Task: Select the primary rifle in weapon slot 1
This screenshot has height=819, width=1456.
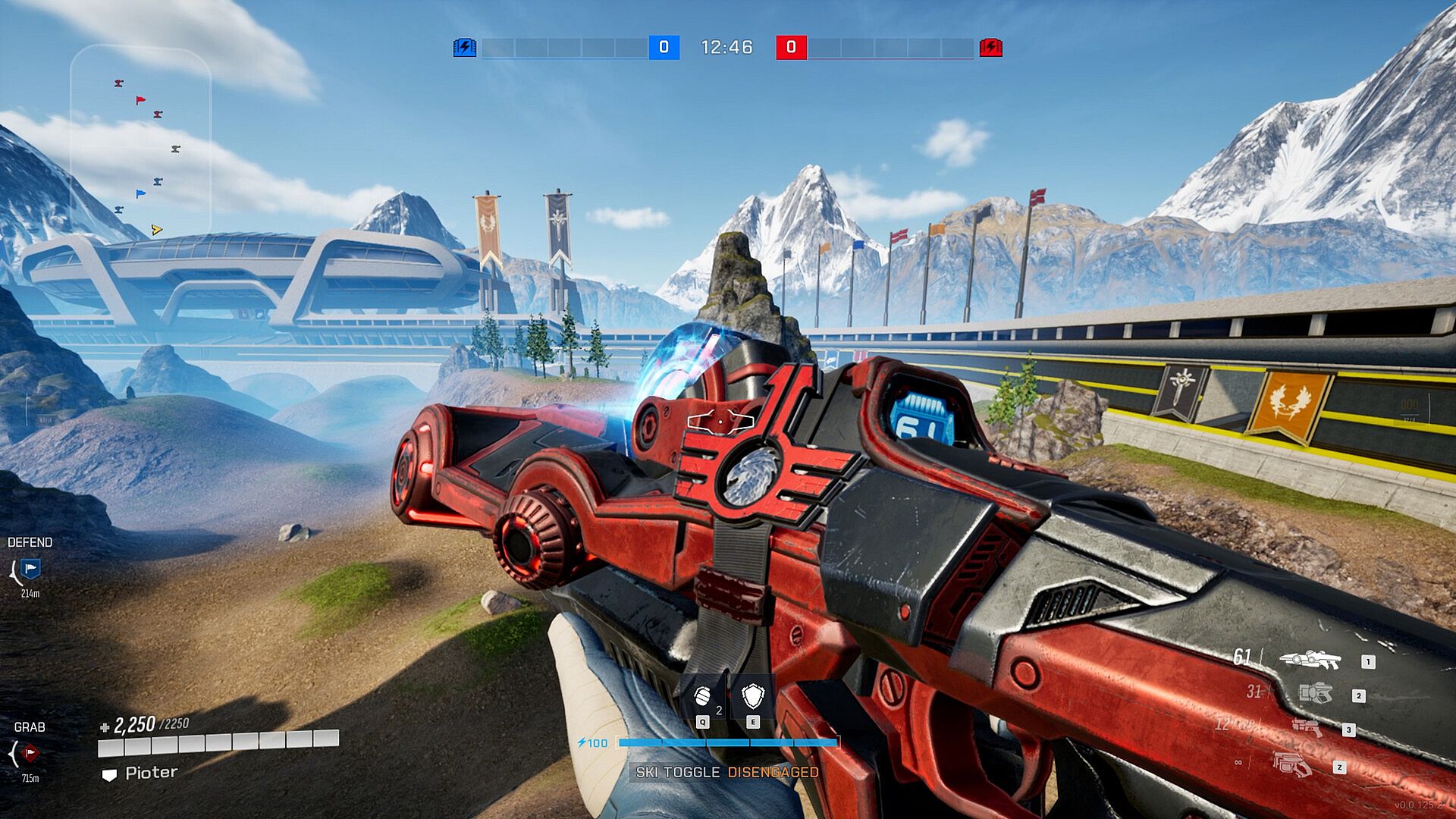Action: point(1310,660)
